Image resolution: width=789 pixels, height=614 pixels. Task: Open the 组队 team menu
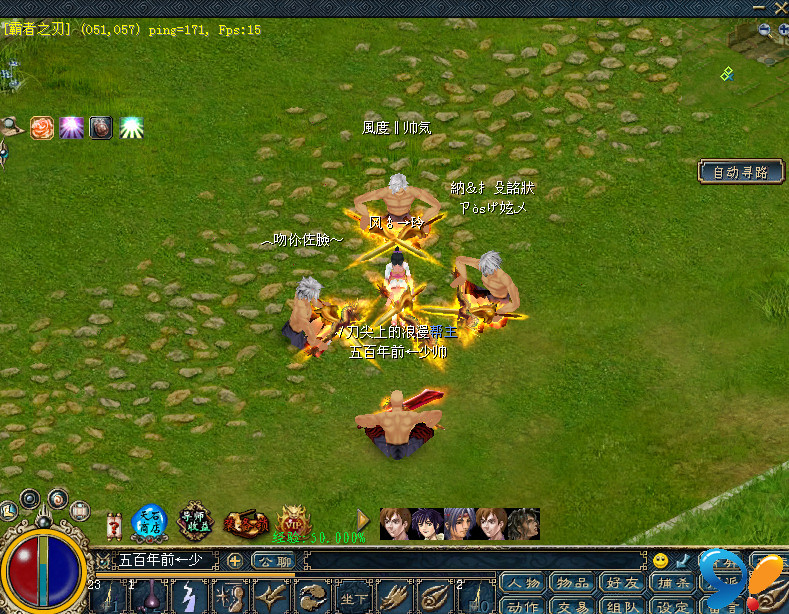622,605
